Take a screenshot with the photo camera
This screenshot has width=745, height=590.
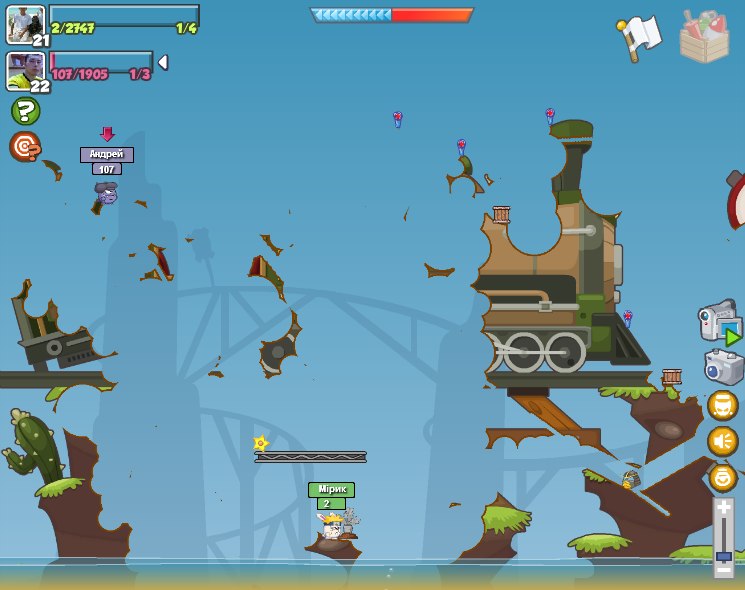pyautogui.click(x=723, y=367)
